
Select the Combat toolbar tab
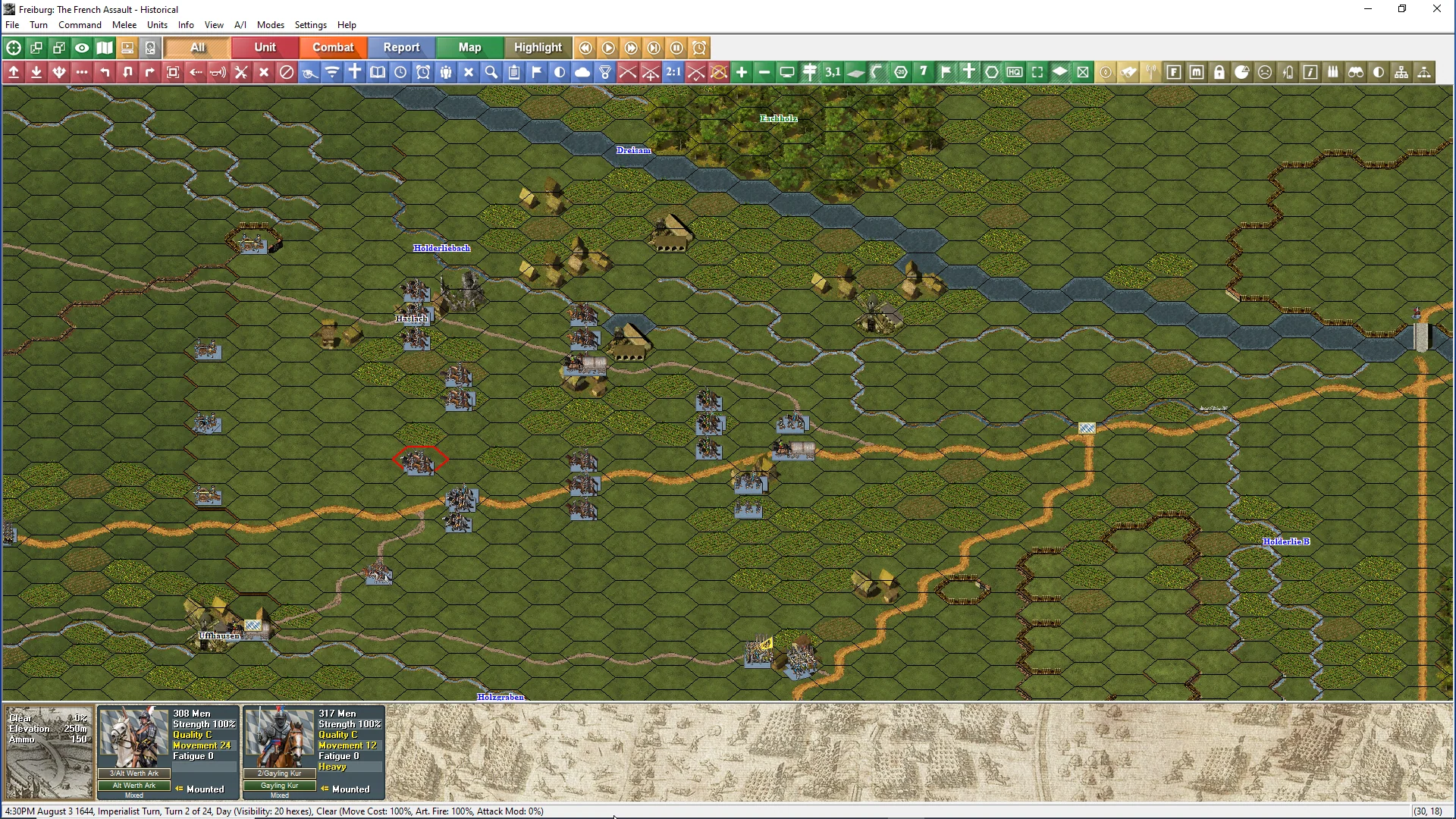pos(333,48)
